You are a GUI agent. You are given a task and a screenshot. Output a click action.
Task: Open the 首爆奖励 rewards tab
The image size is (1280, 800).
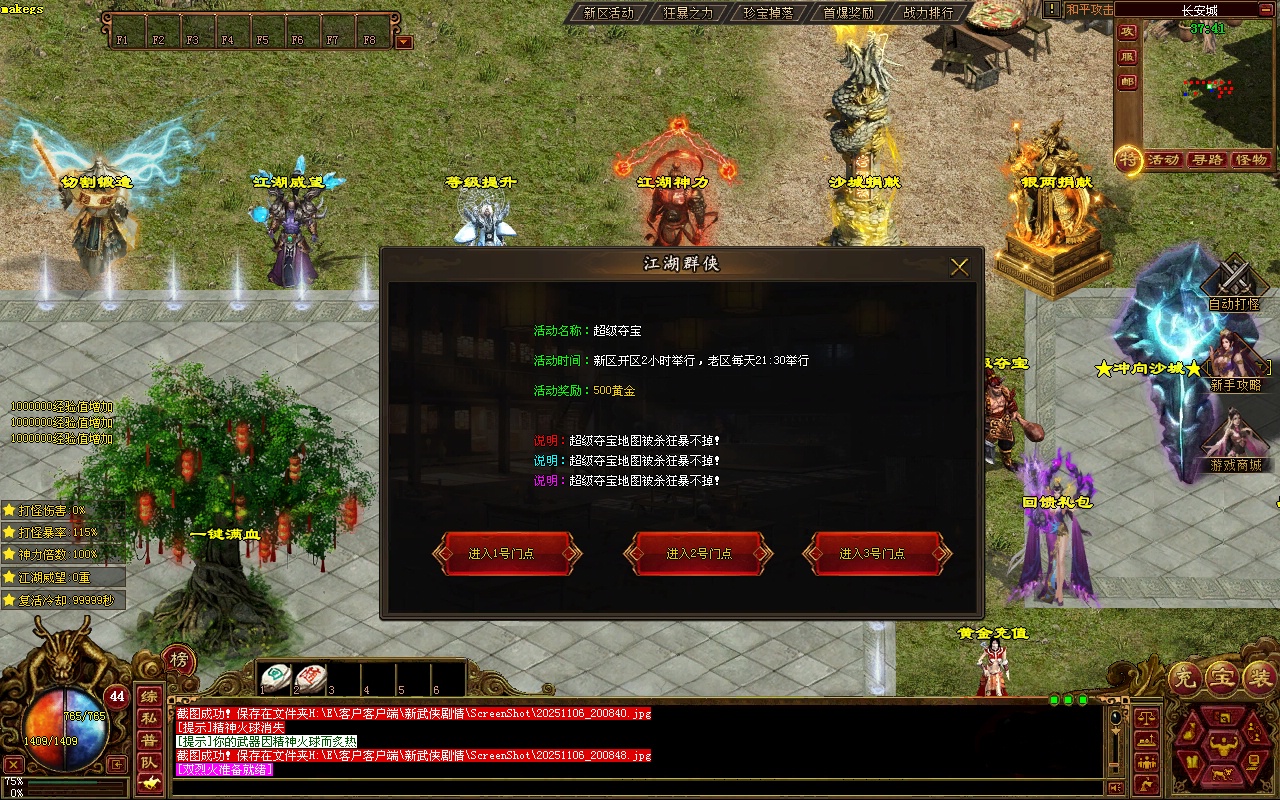[x=848, y=13]
